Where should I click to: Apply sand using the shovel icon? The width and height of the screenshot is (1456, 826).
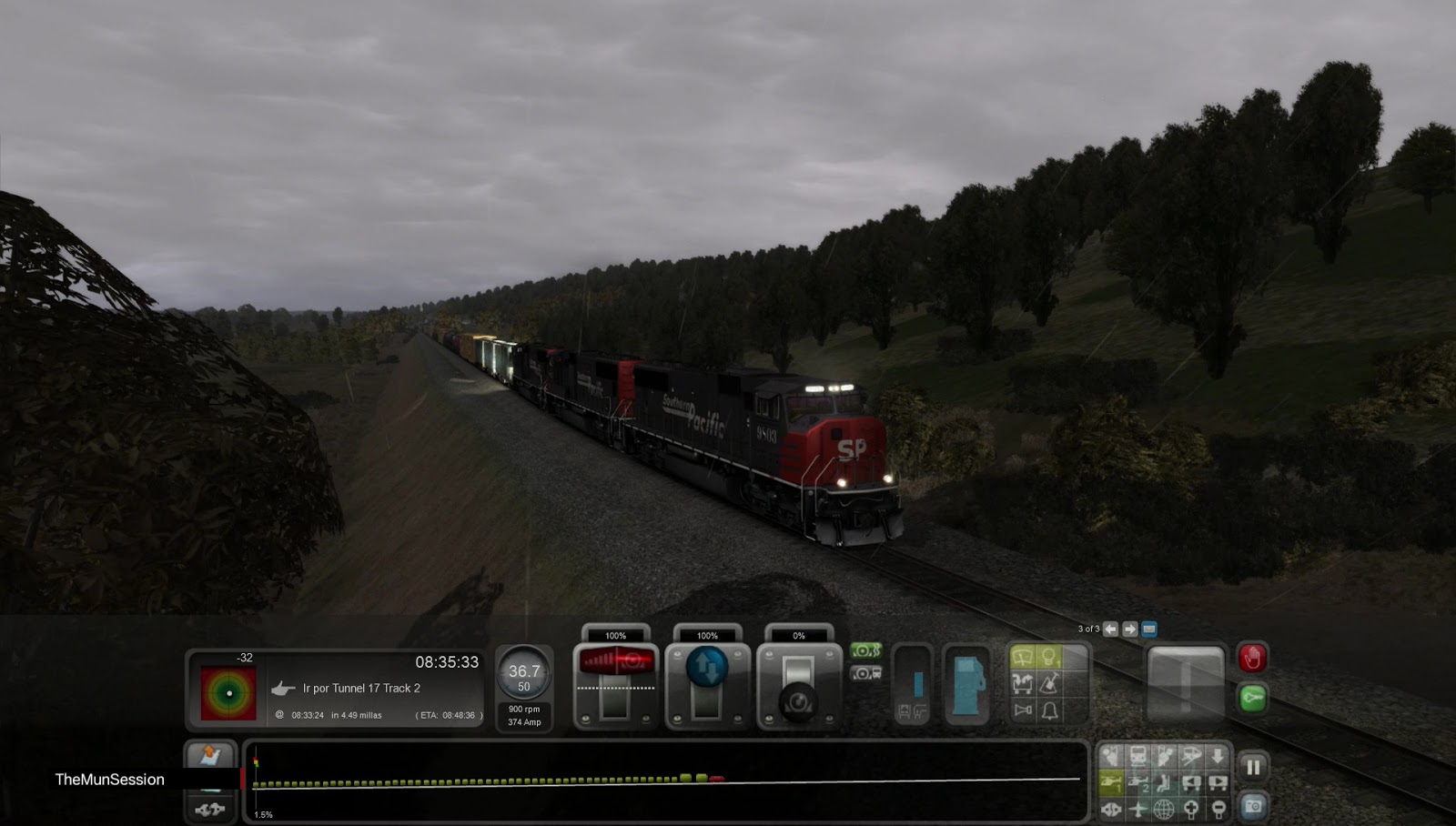coord(1048,683)
